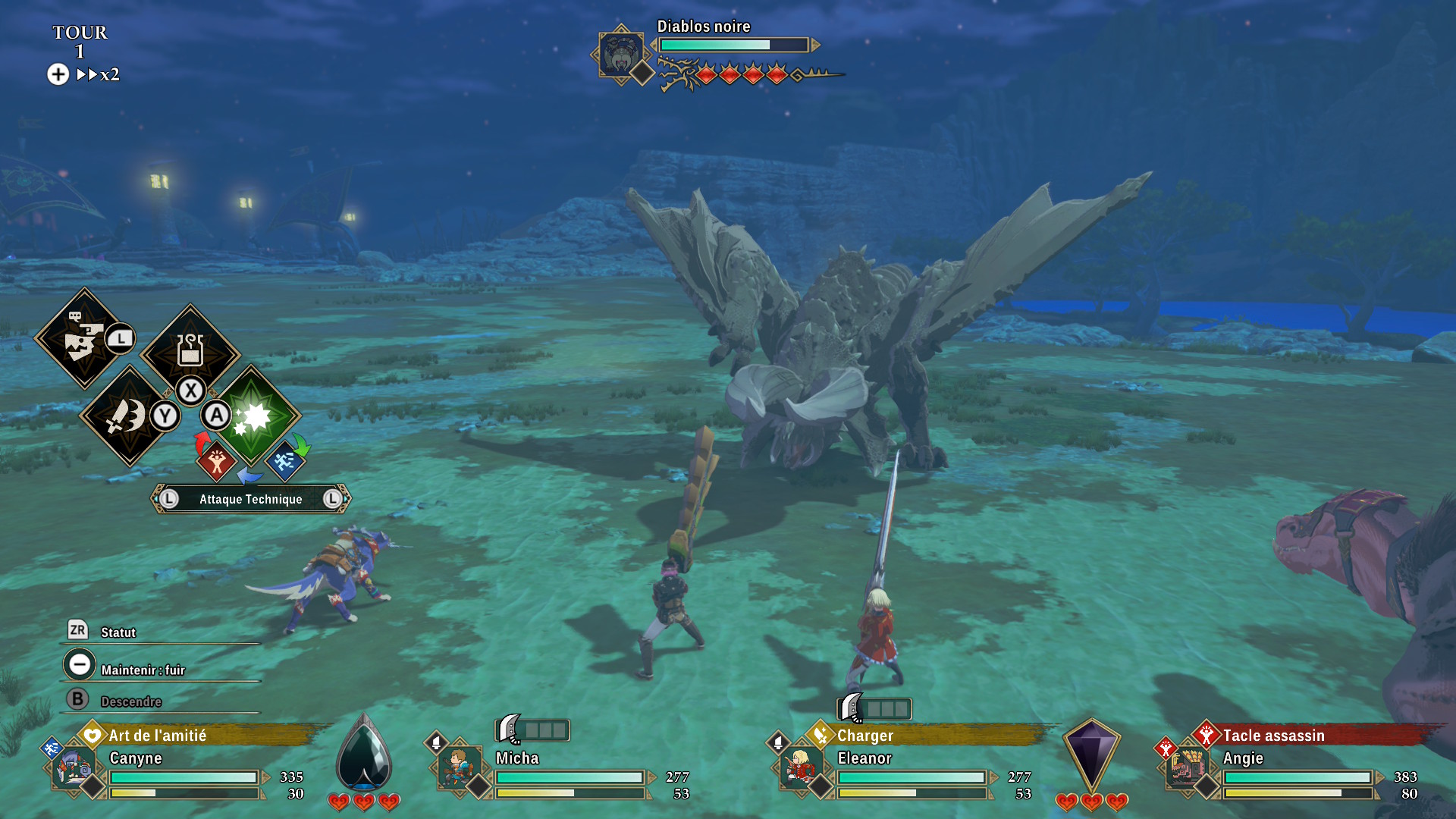The width and height of the screenshot is (1456, 819).
Task: Select Canyne's portrait in the party bar
Action: coord(74,767)
